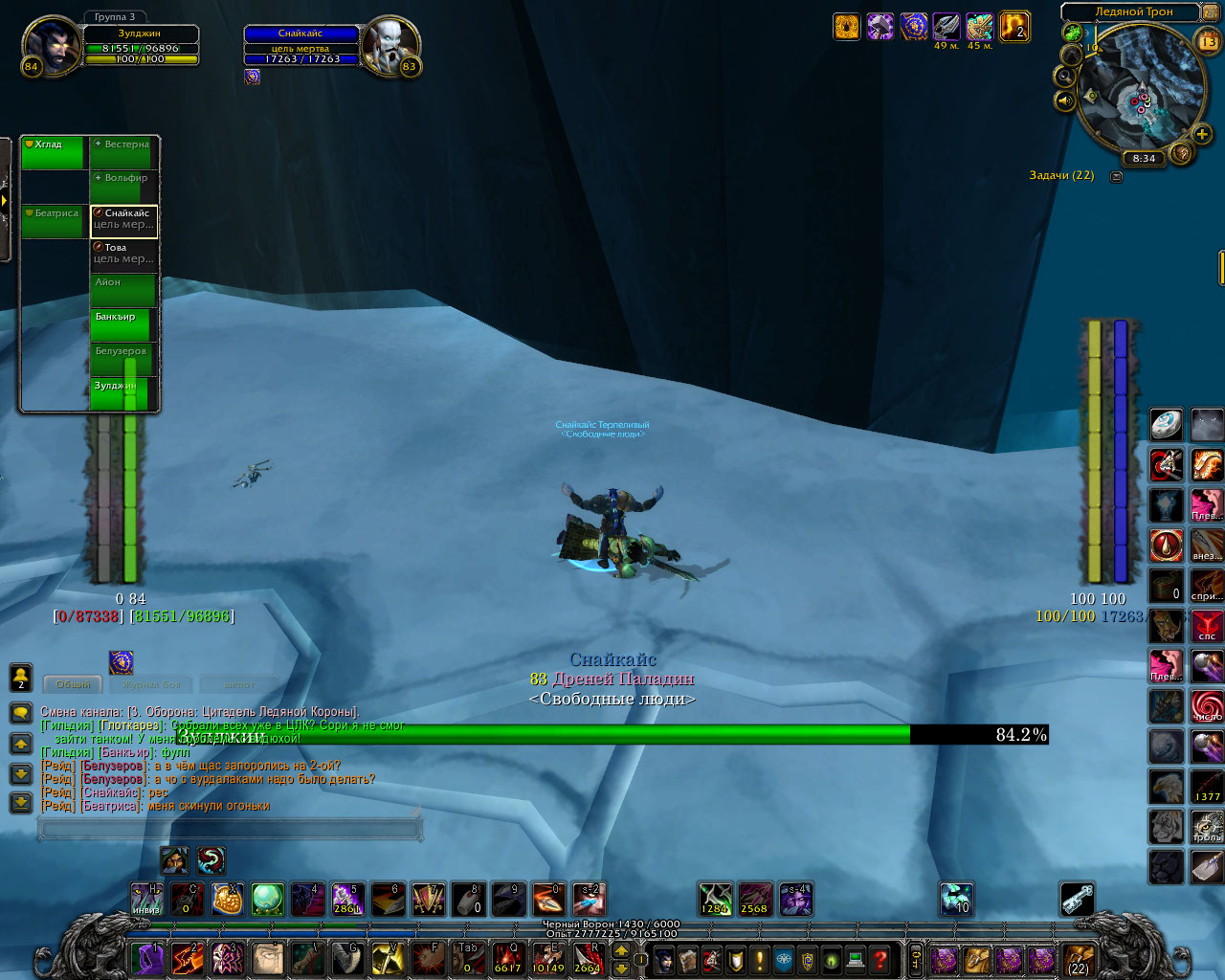The image size is (1225, 980).
Task: Click Това's raid frame cell
Action: point(124,255)
